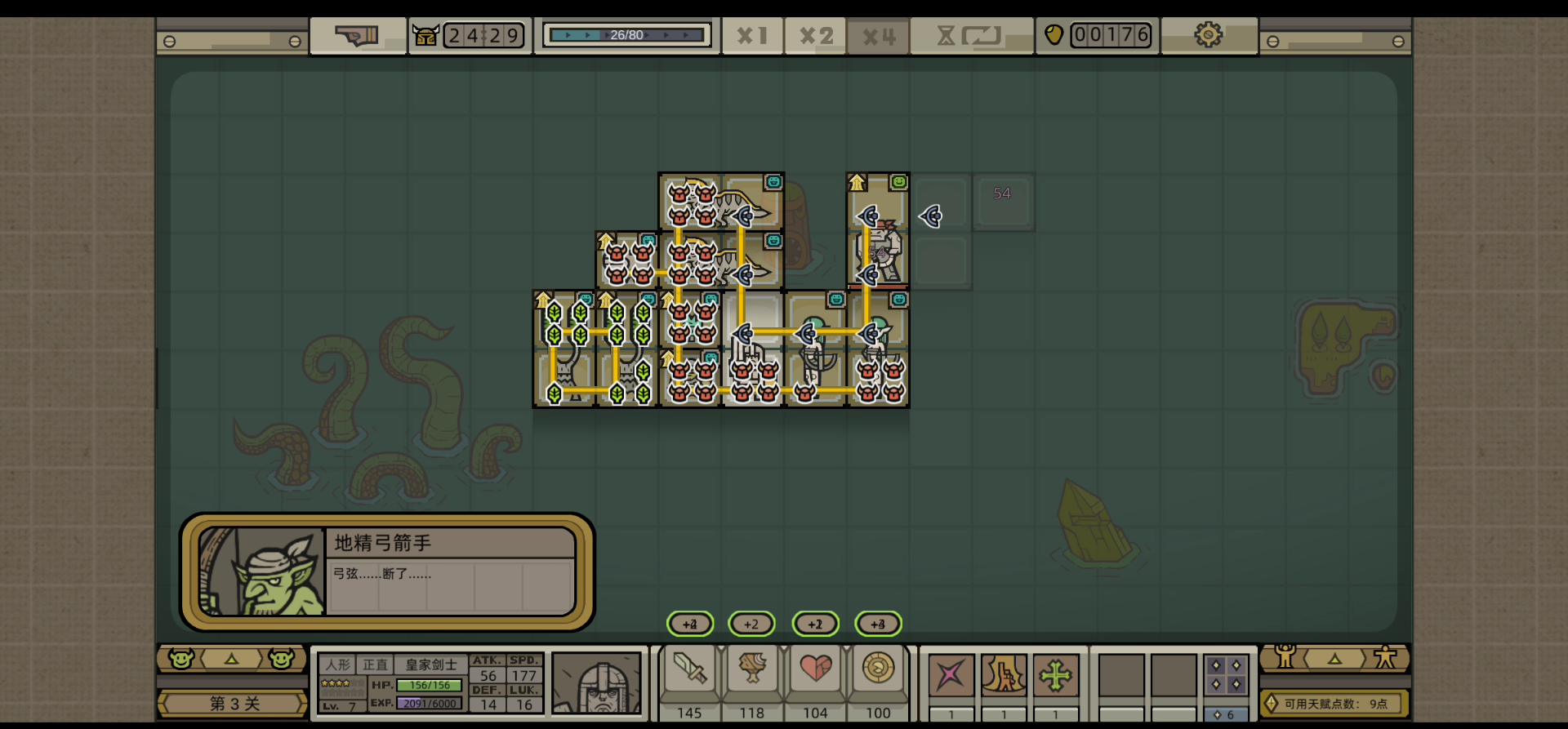Select the cracked heart upgrade slot

coord(815,671)
